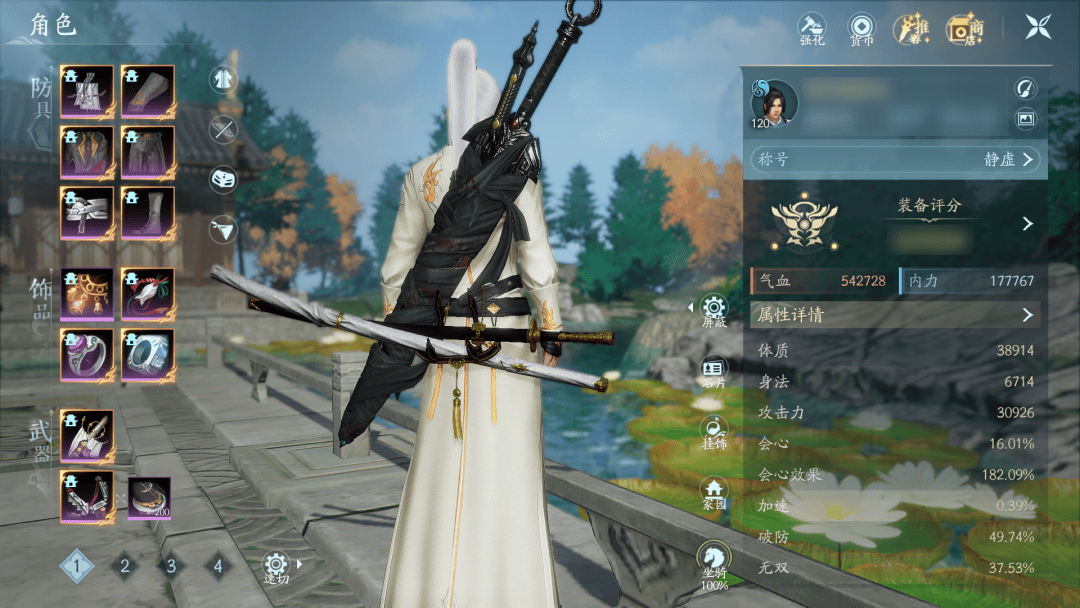Click the 坐骑 mount horse icon
Image resolution: width=1080 pixels, height=608 pixels.
714,560
